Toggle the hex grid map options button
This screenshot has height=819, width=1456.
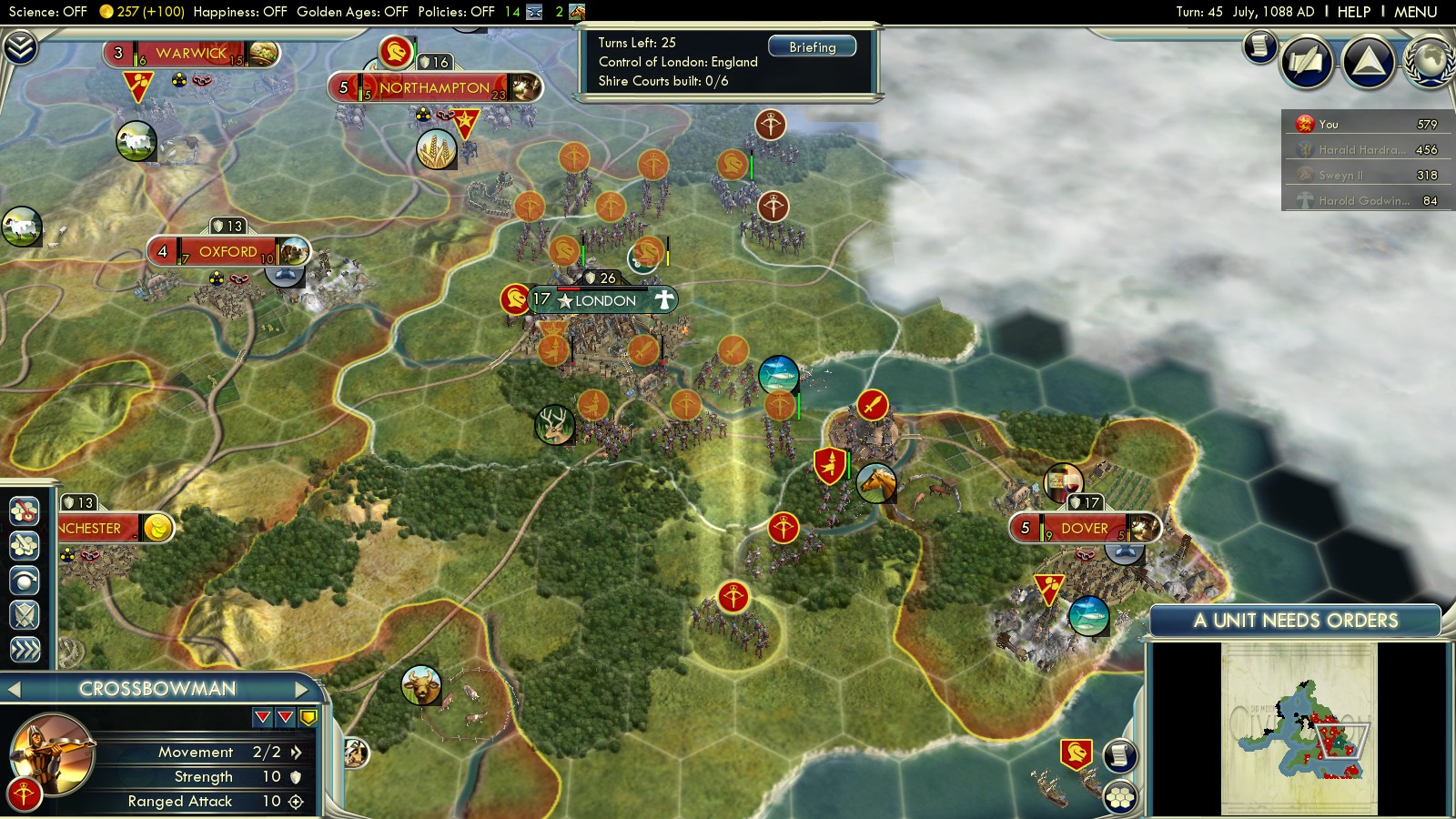(x=1120, y=798)
